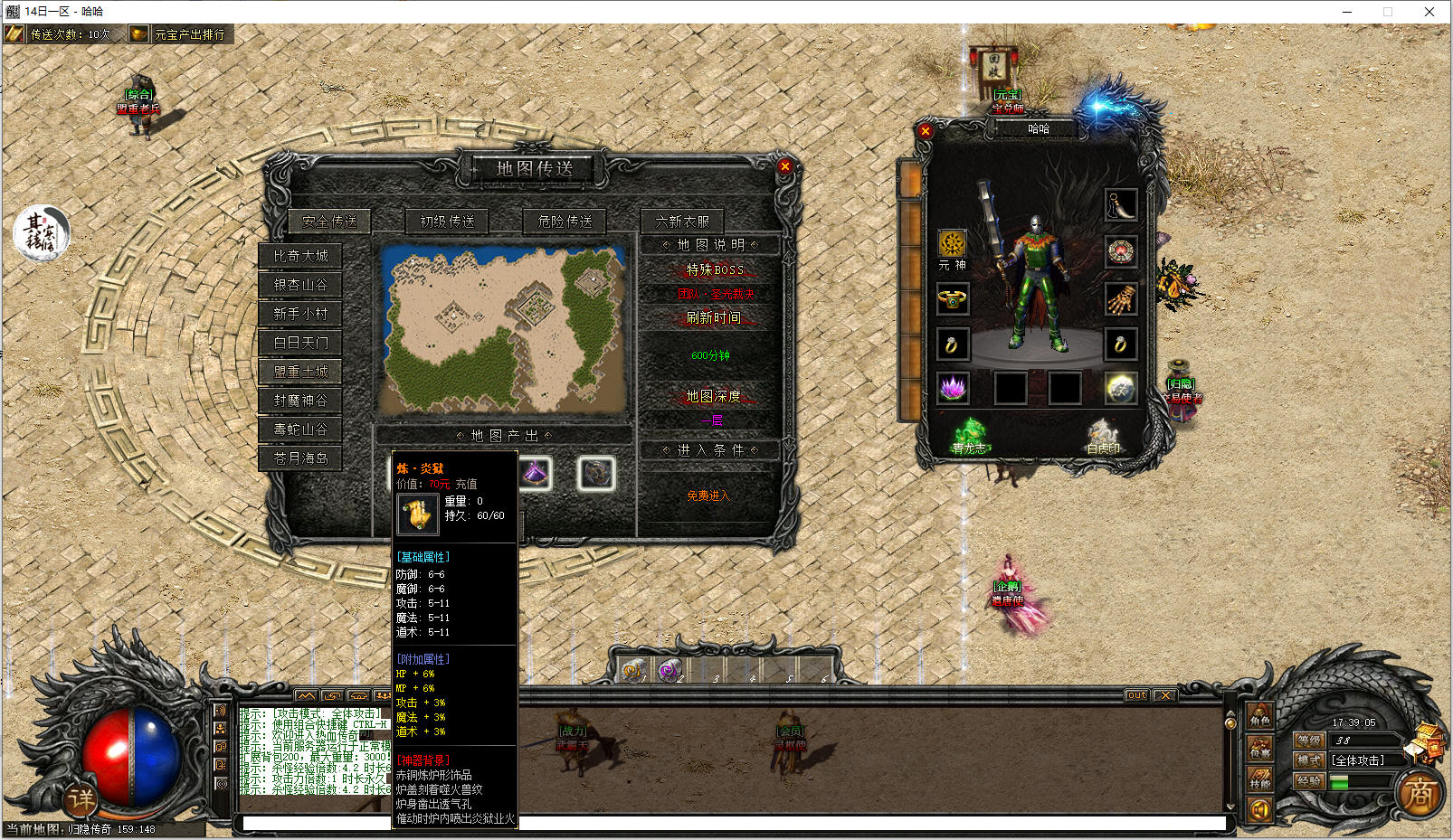This screenshot has height=840, width=1453.
Task: Teleport to 新手小村
Action: (x=301, y=314)
